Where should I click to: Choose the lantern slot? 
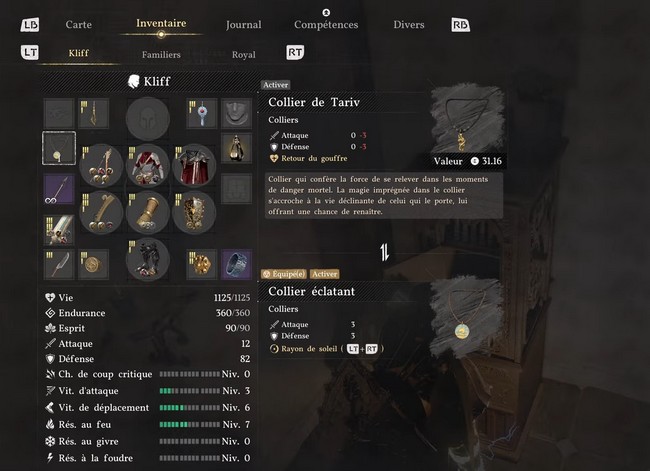[x=236, y=149]
